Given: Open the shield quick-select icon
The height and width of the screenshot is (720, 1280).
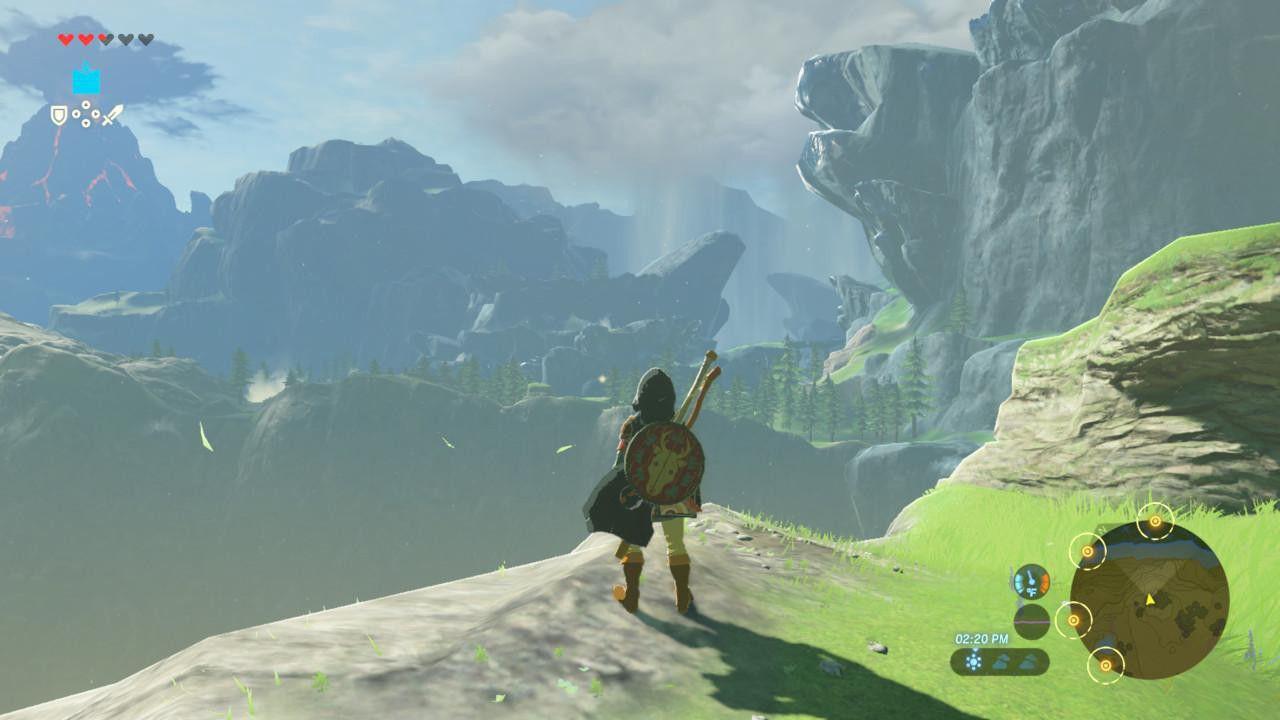Looking at the screenshot, I should [x=59, y=115].
